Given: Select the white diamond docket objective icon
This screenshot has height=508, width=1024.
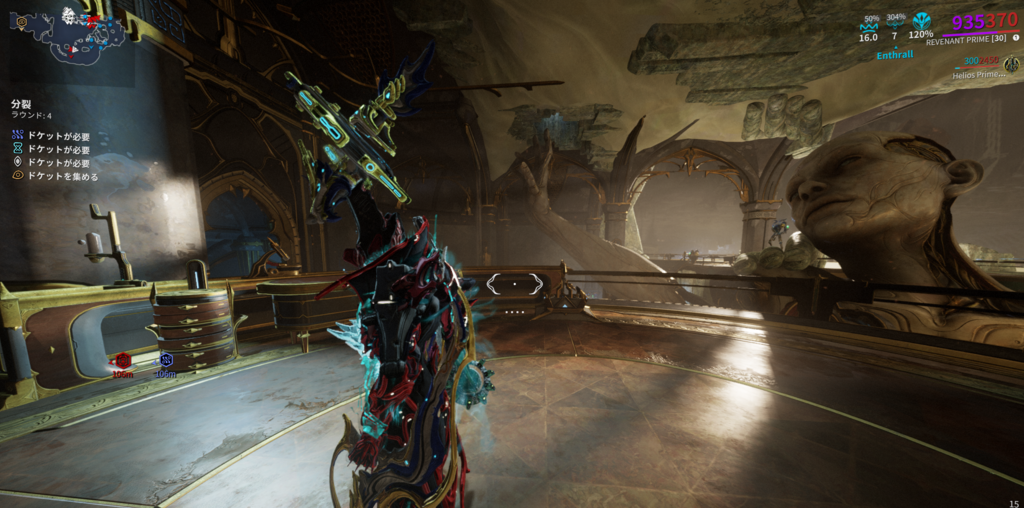Looking at the screenshot, I should (18, 162).
